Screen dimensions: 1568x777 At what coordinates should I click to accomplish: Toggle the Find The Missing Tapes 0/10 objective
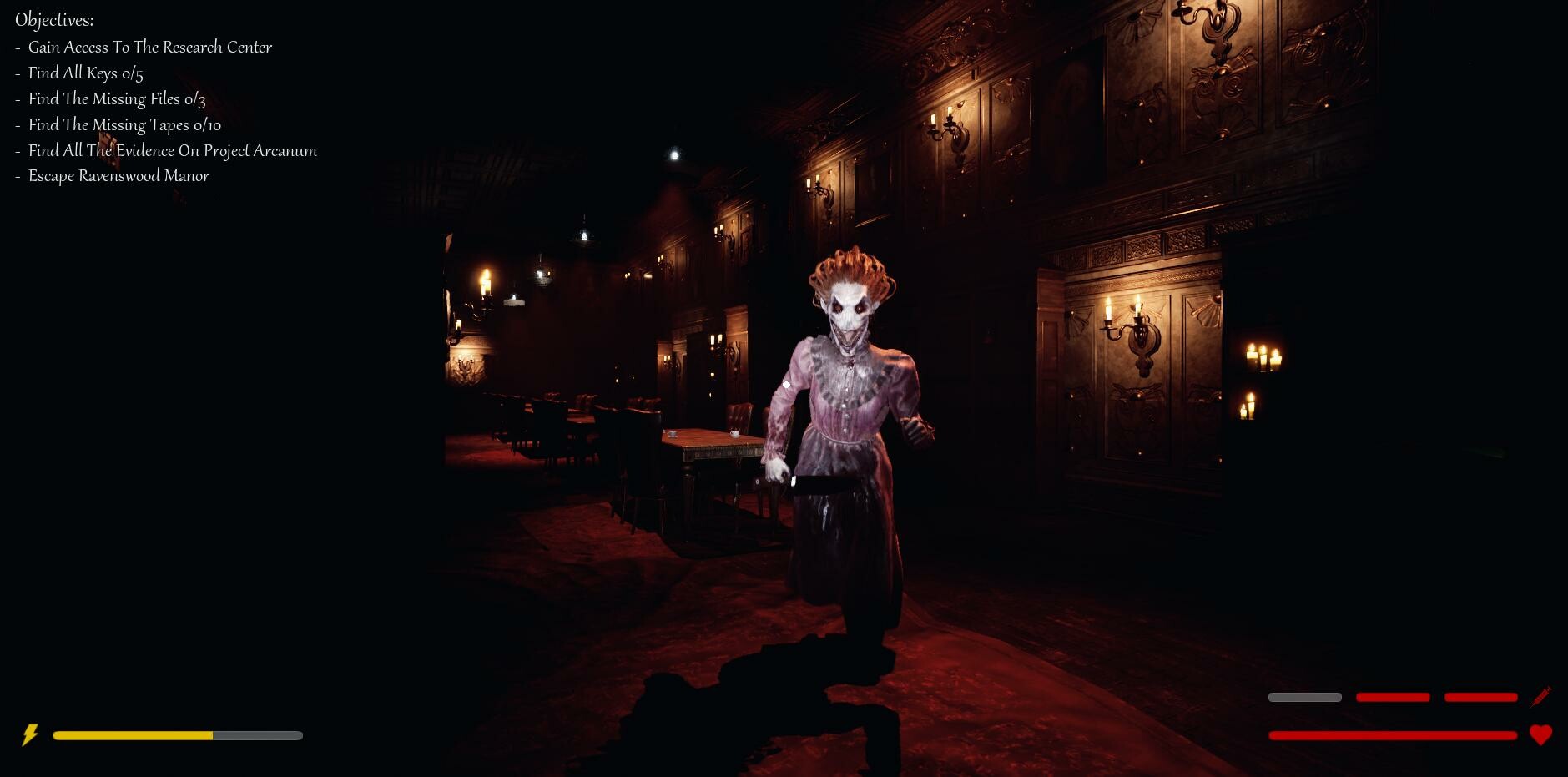tap(123, 125)
